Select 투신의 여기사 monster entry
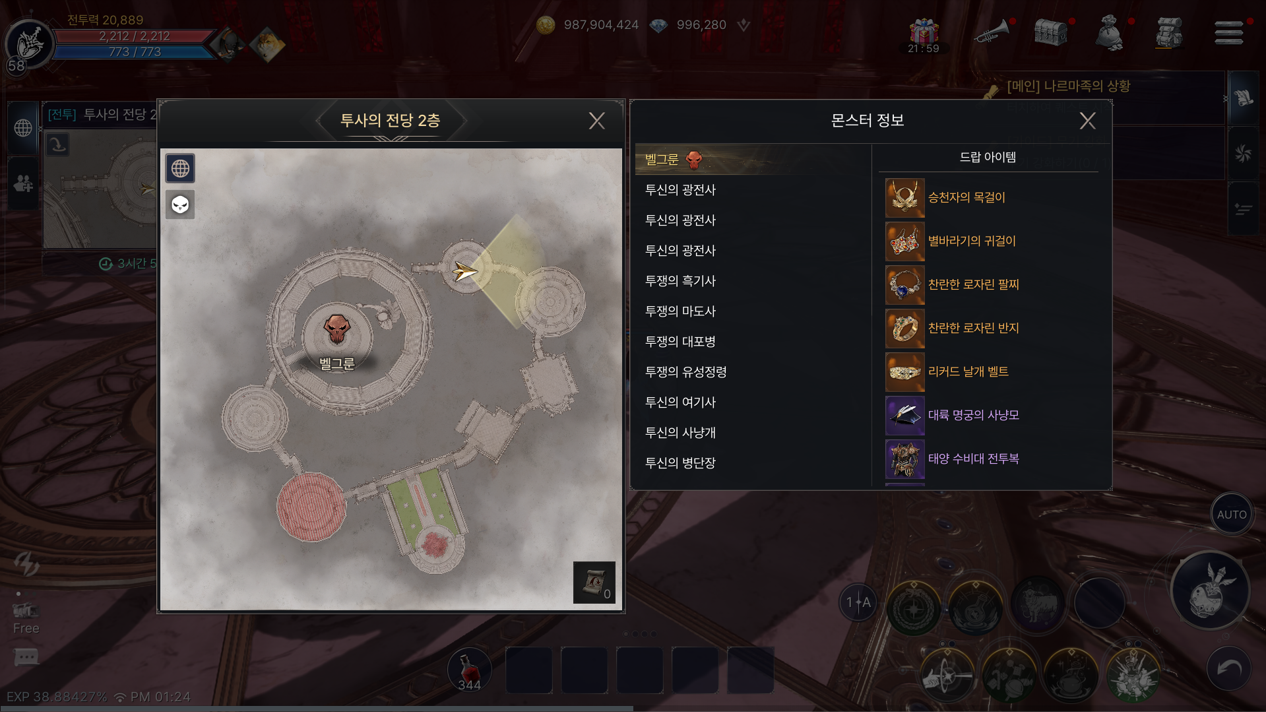This screenshot has height=712, width=1266. pyautogui.click(x=680, y=402)
